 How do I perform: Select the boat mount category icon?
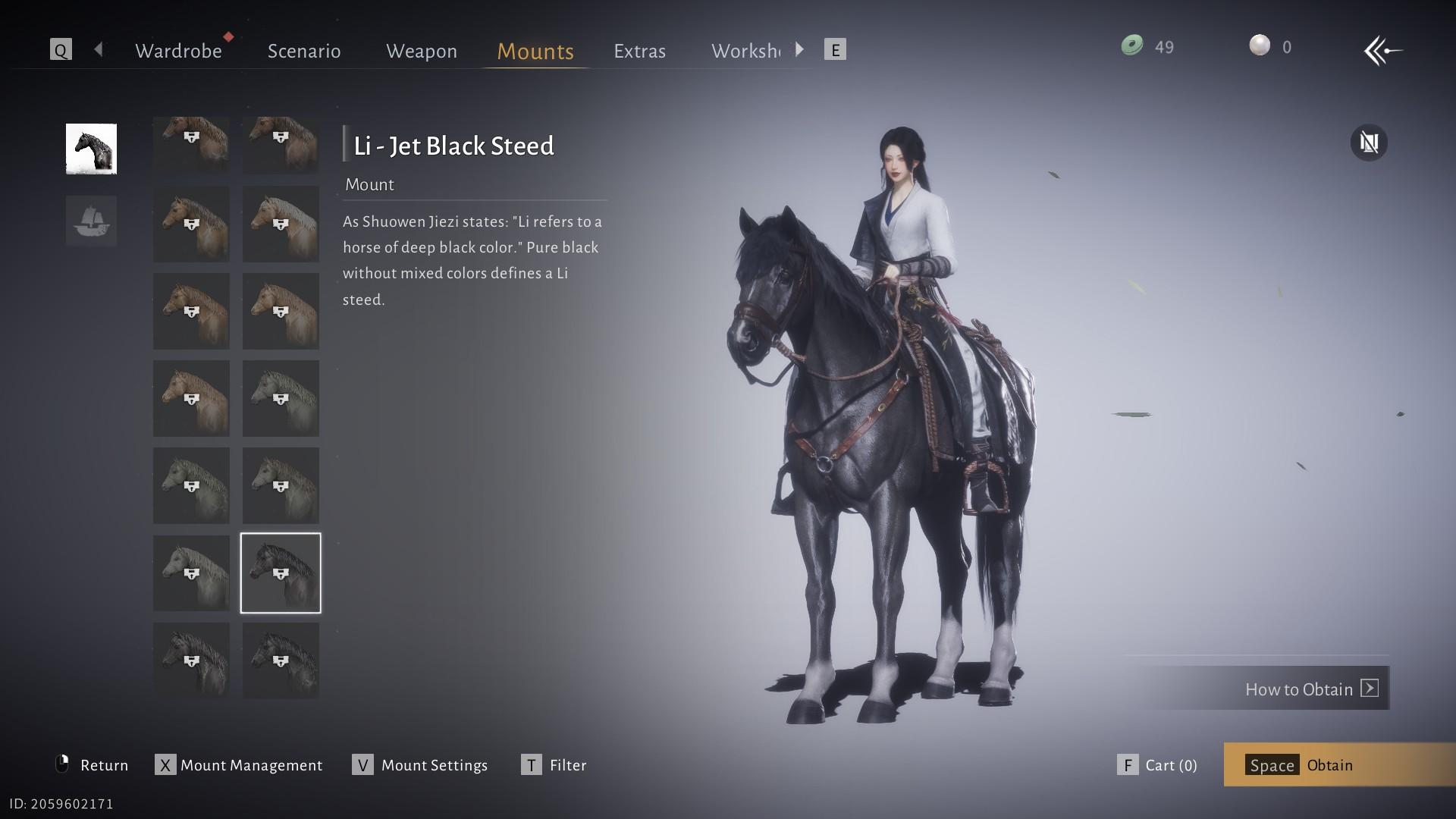(91, 221)
